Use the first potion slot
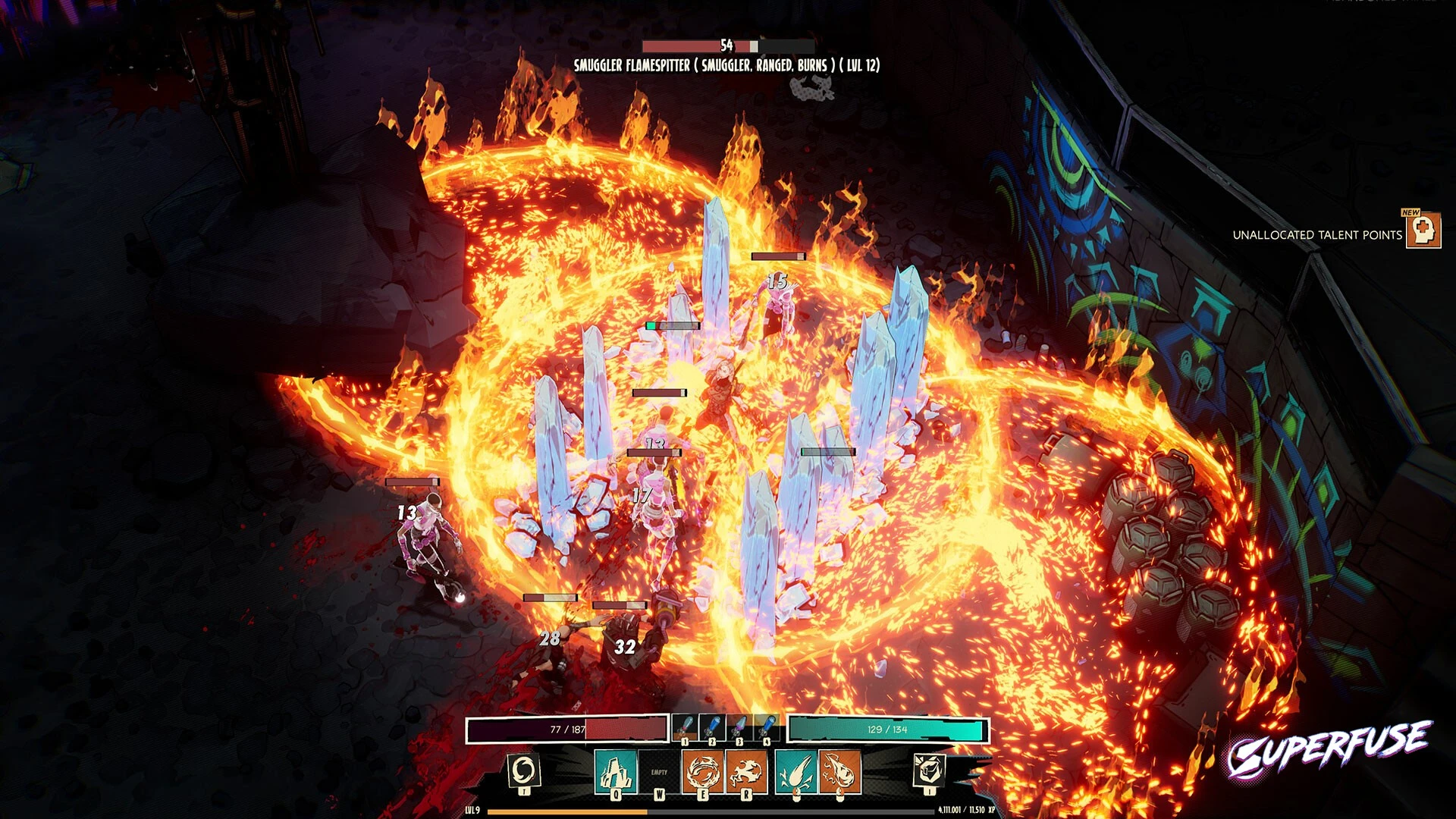This screenshot has height=819, width=1456. [686, 728]
